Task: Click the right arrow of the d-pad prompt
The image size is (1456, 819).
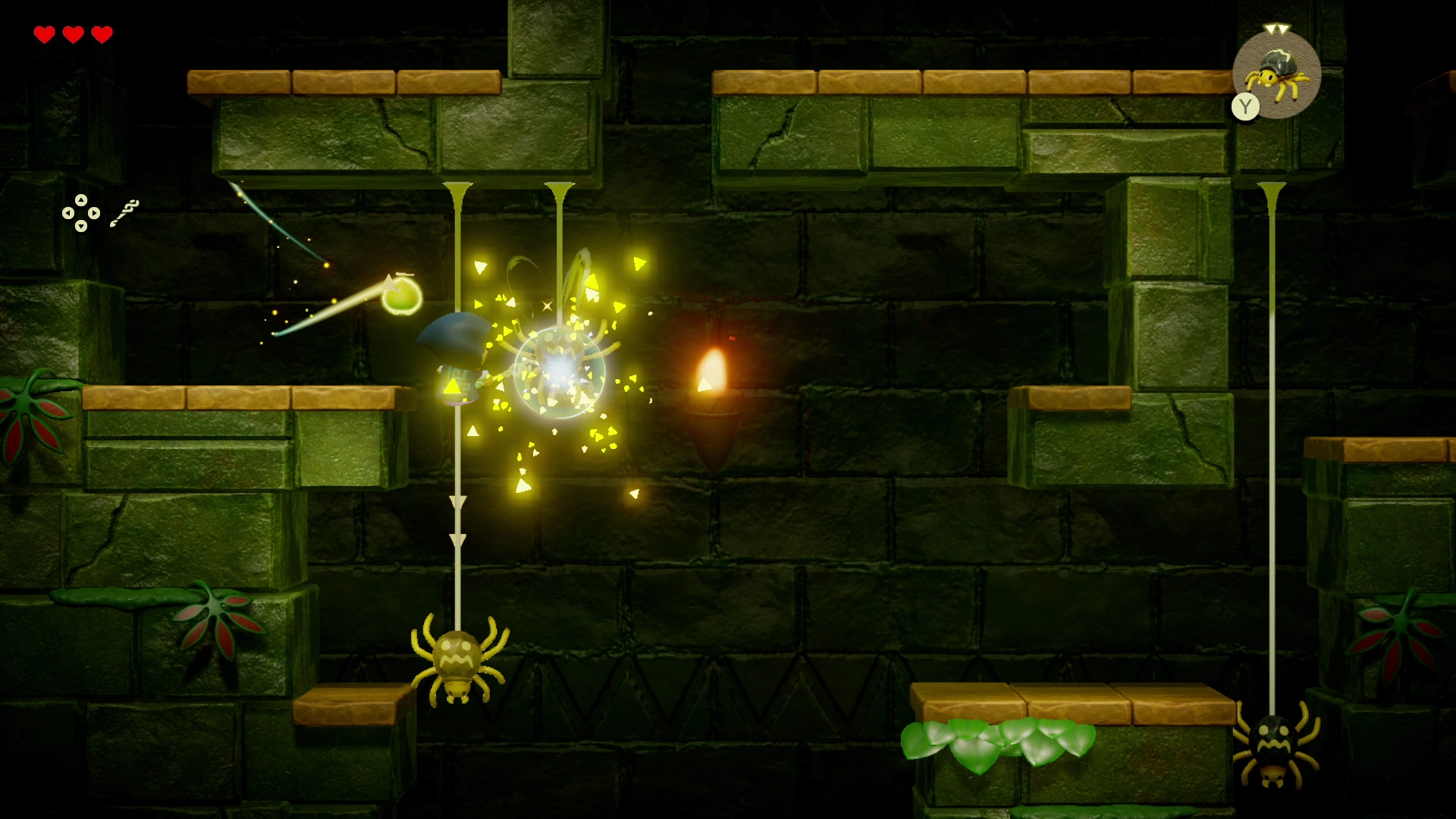Action: [94, 214]
